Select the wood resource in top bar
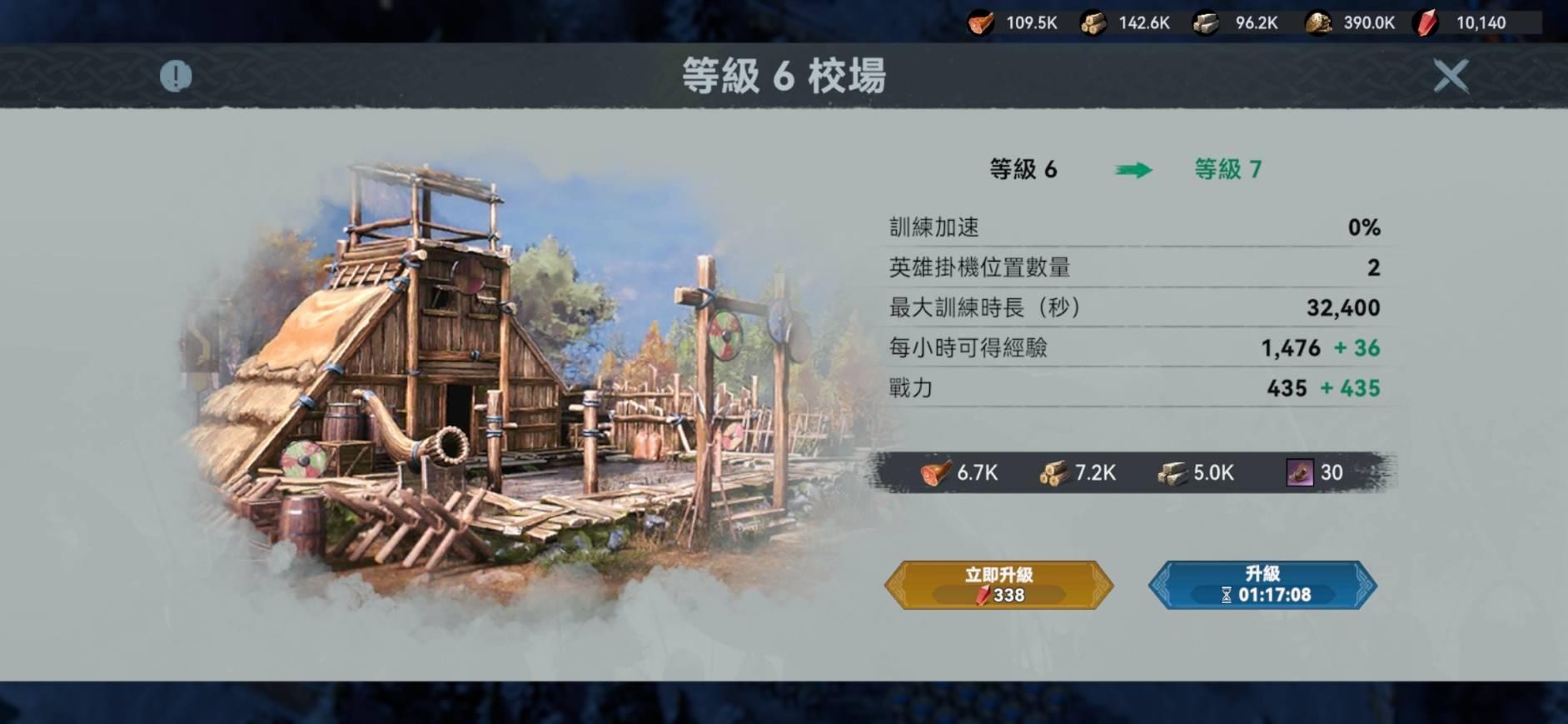Image resolution: width=1568 pixels, height=724 pixels. point(1093,23)
